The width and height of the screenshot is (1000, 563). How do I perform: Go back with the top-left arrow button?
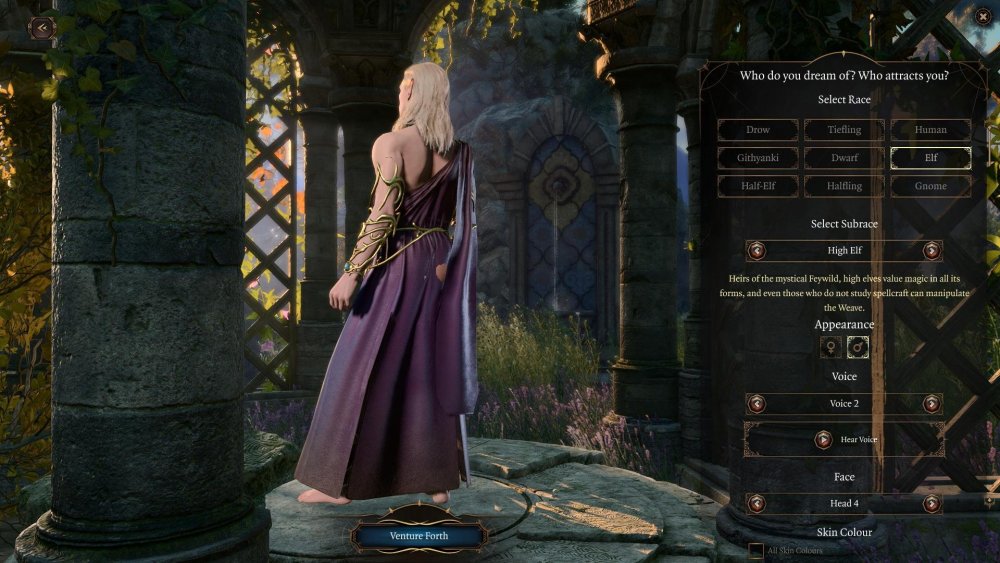[42, 28]
